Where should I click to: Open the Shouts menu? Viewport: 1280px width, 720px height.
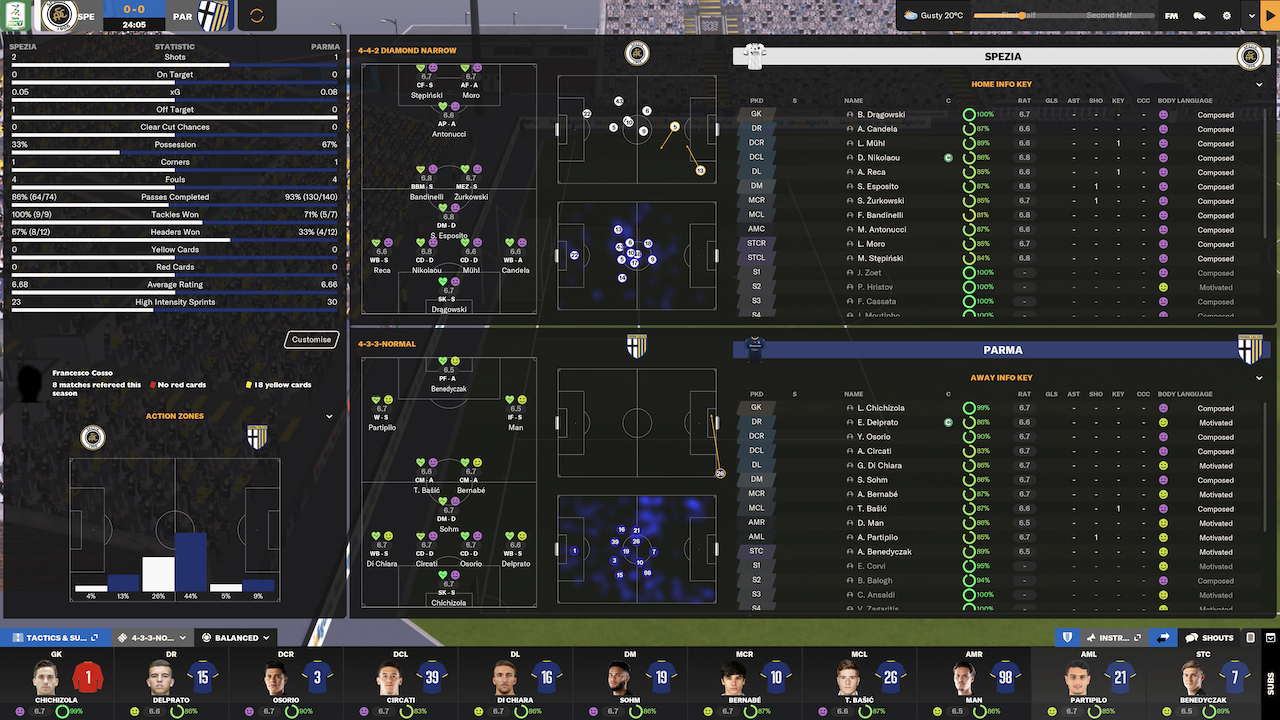click(1209, 637)
